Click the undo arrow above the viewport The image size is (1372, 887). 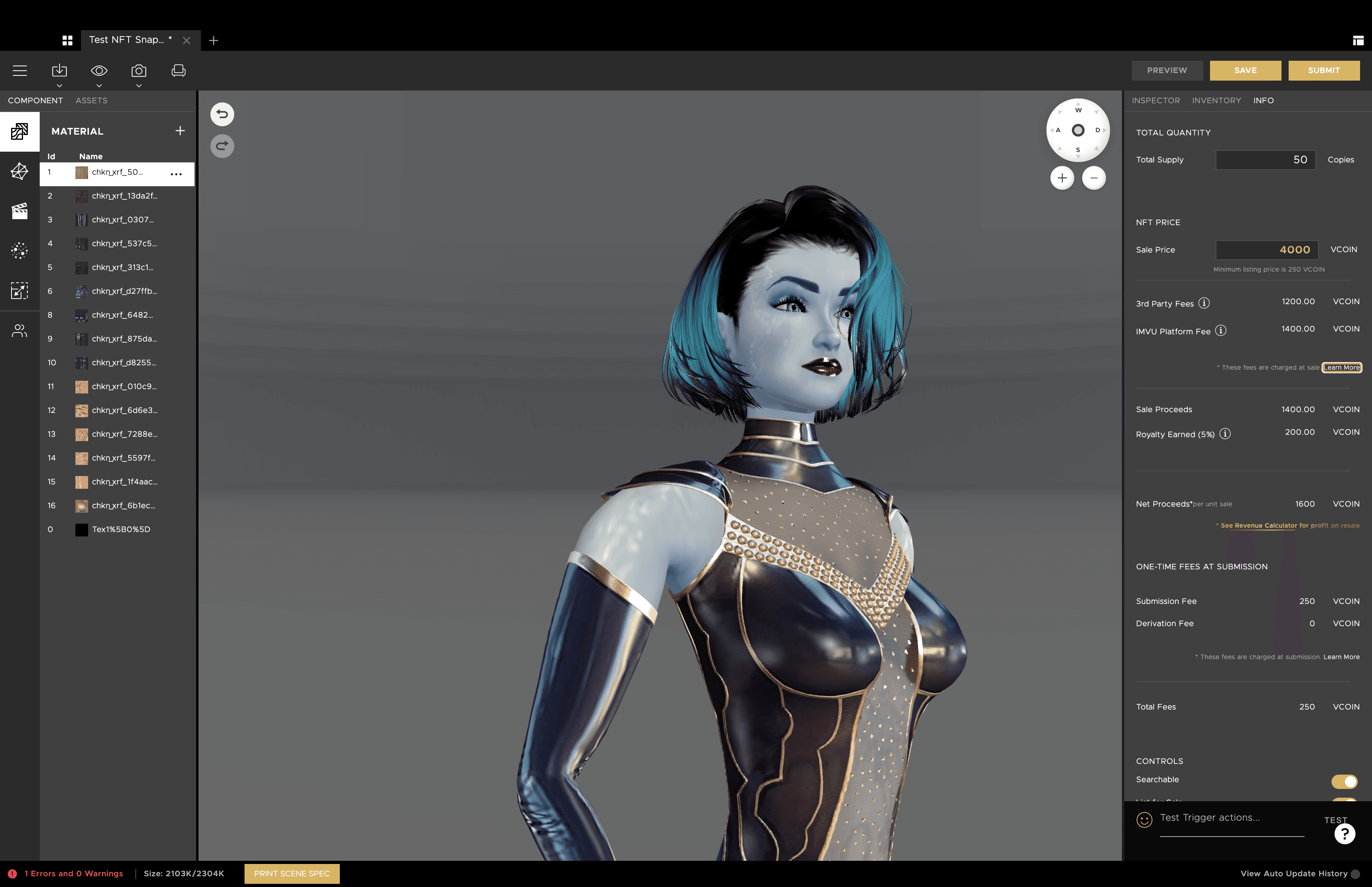point(222,114)
